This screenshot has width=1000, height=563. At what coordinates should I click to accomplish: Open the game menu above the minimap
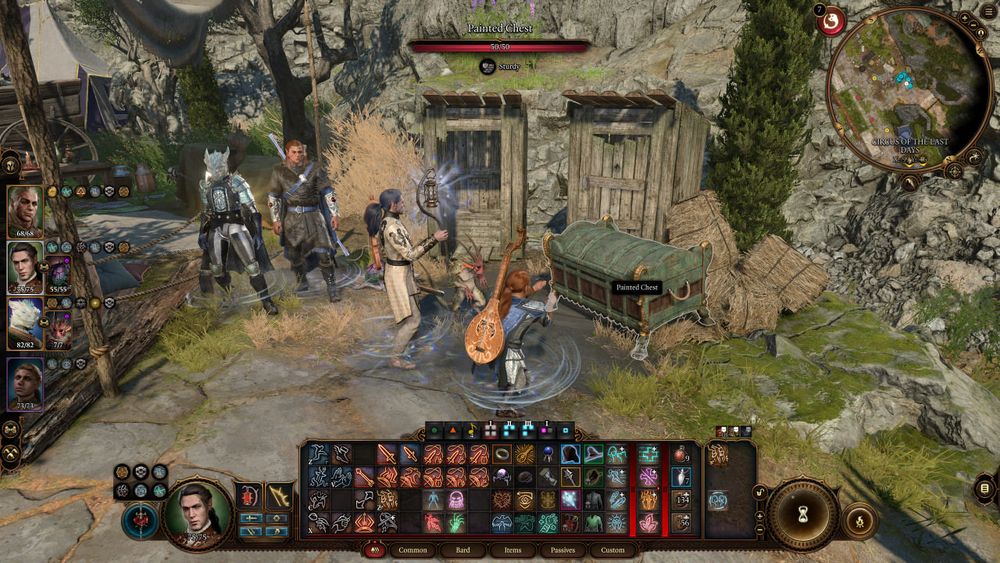831,20
